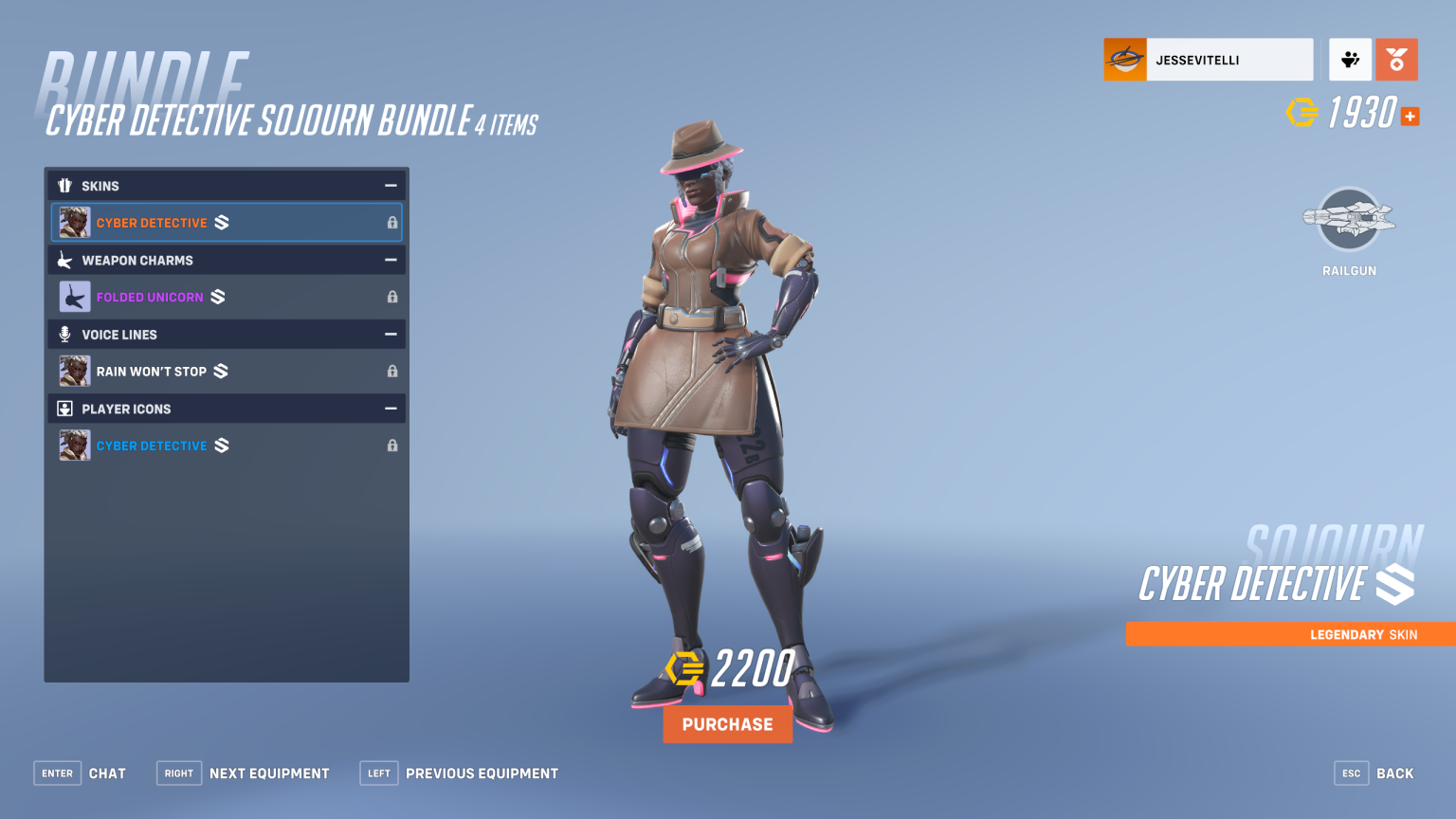The image size is (1456, 819).
Task: Collapse the Weapon Charms section
Action: 391,260
